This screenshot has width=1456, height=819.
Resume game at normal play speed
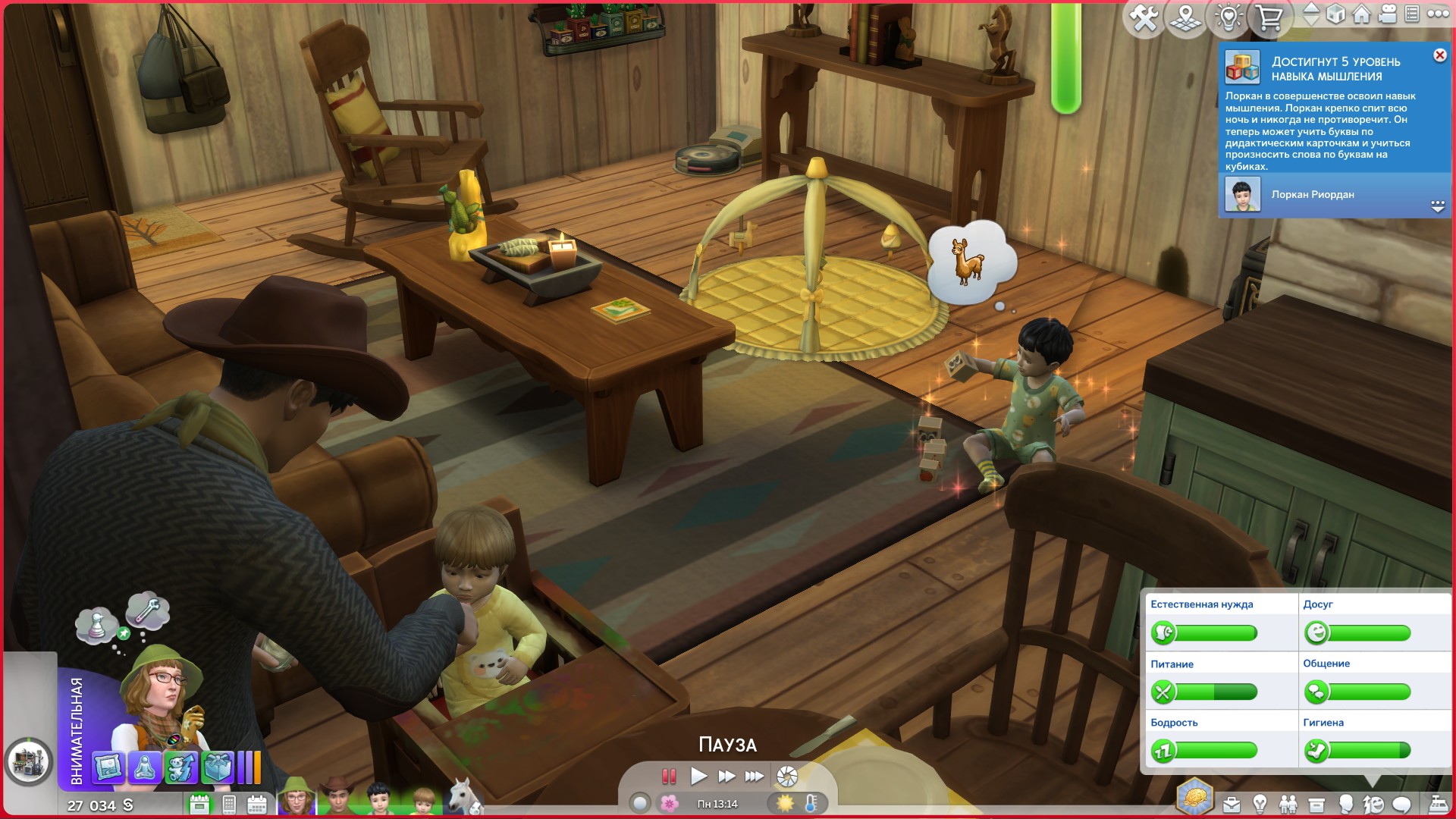(x=698, y=776)
